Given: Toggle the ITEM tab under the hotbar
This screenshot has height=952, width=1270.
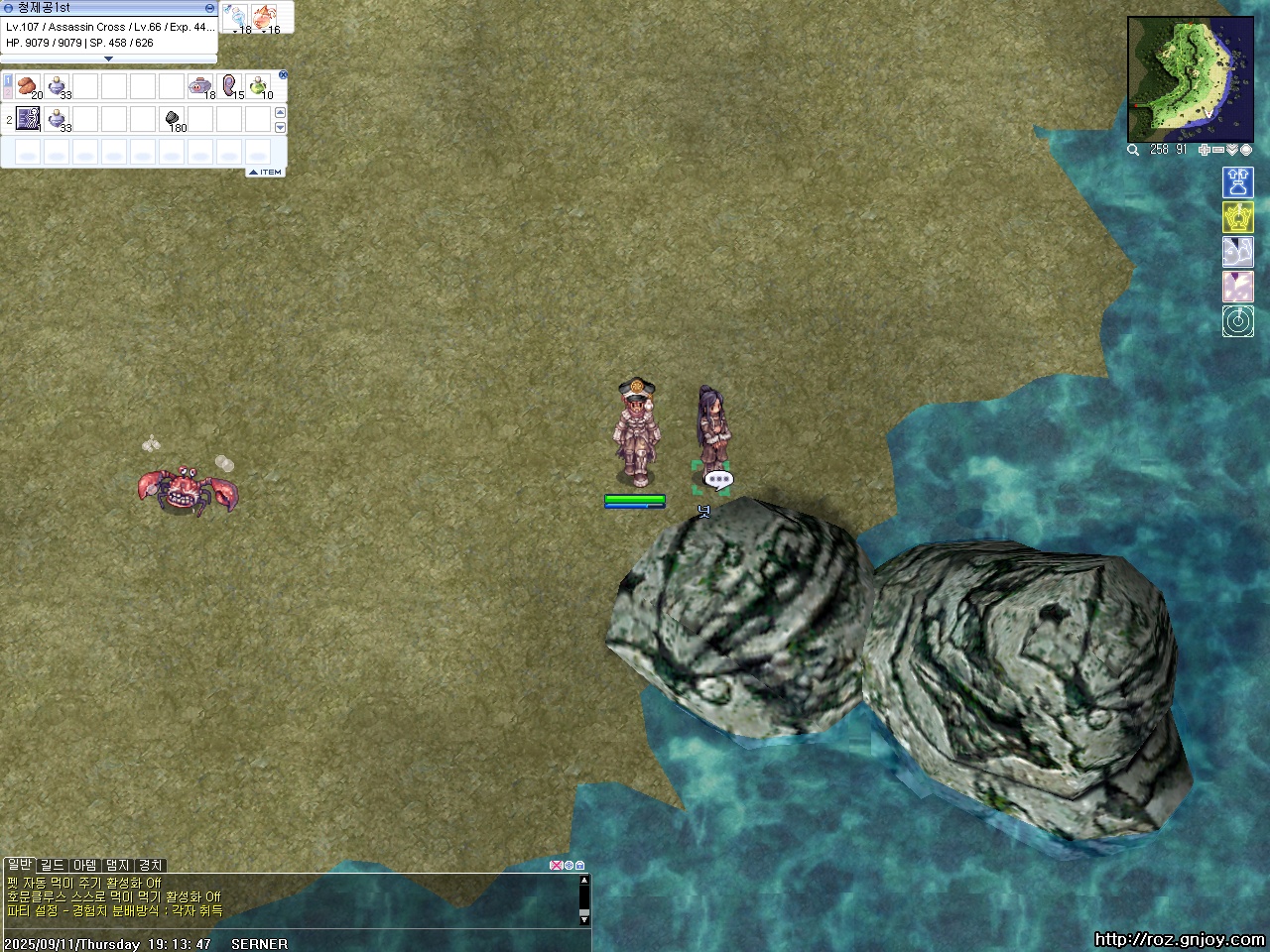Looking at the screenshot, I should (x=266, y=173).
